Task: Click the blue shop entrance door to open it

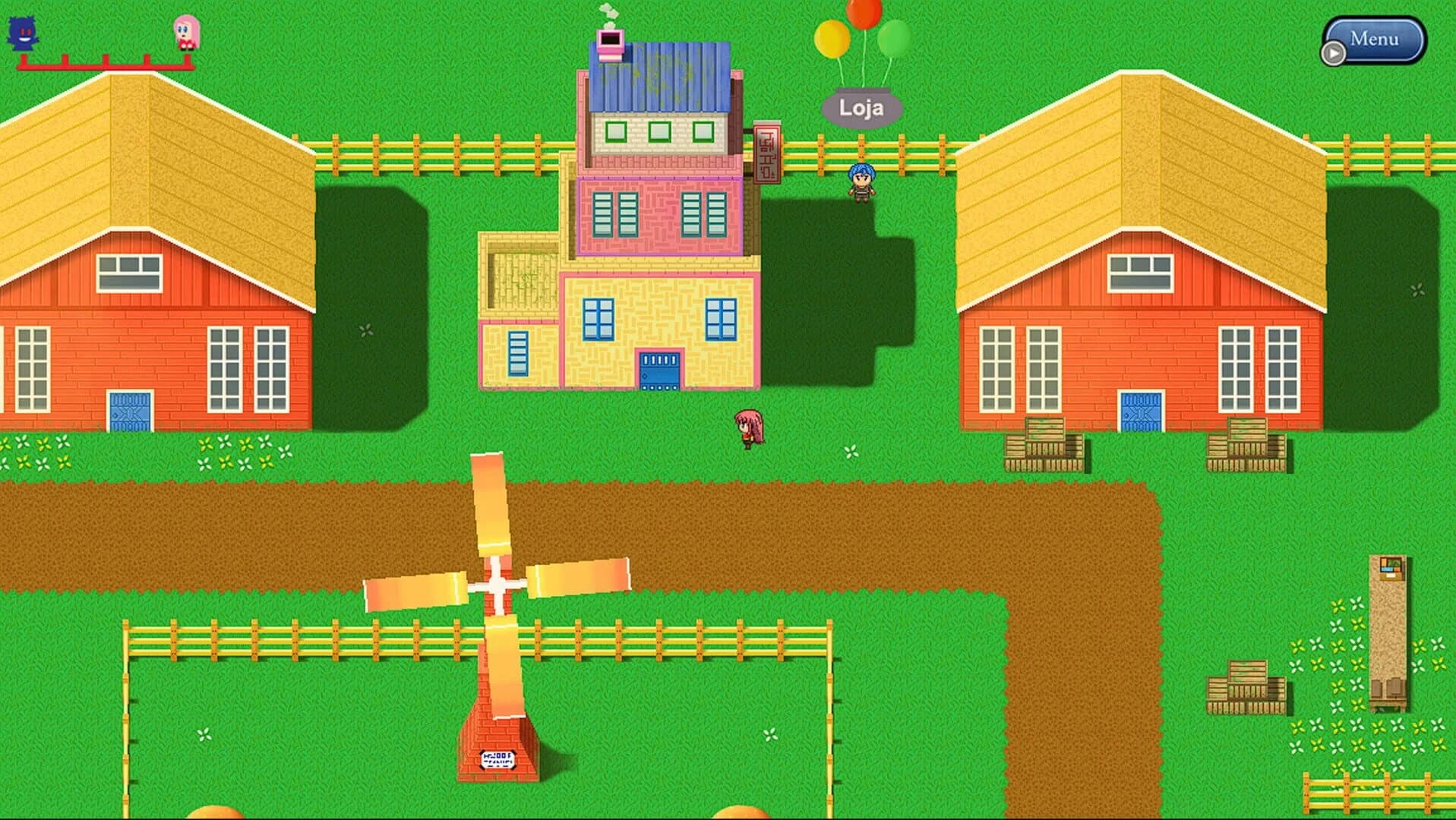Action: click(x=659, y=372)
